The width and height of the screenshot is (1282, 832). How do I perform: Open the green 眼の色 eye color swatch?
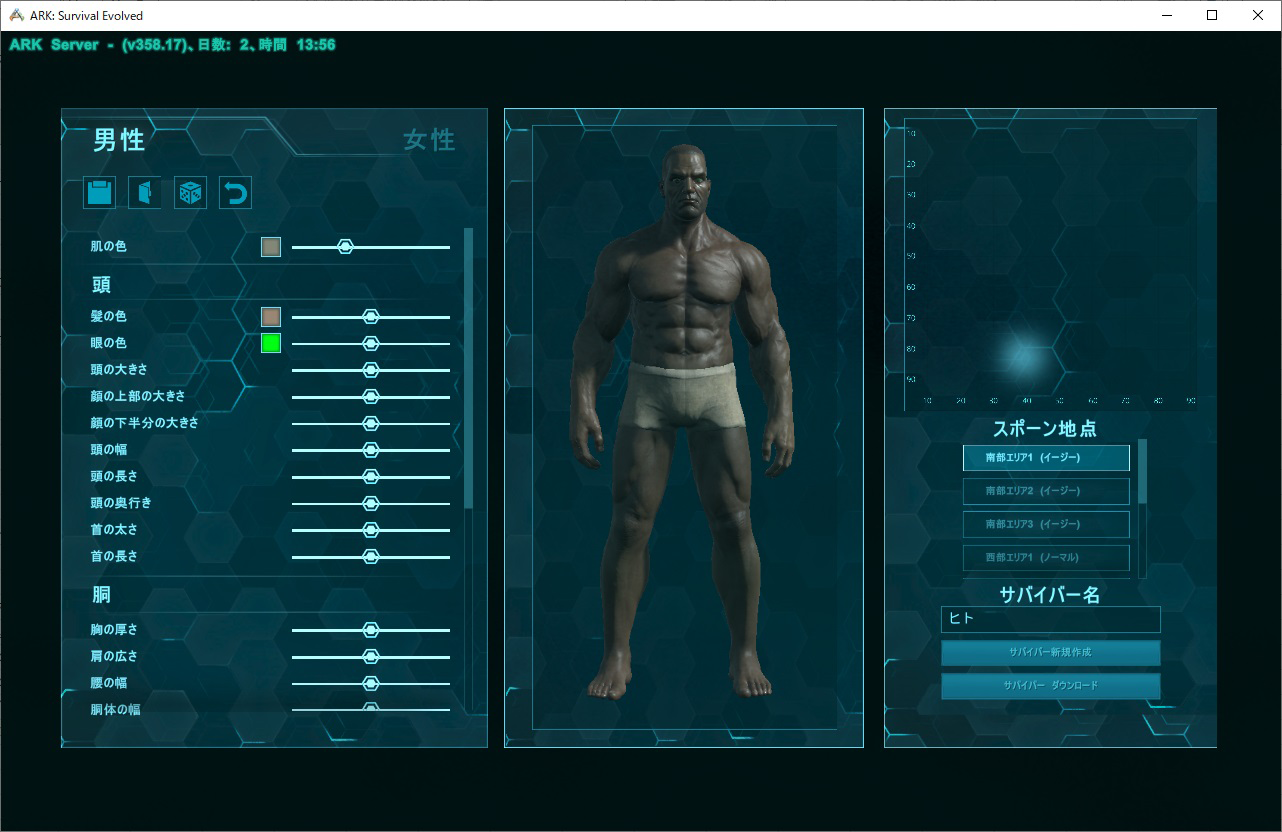pyautogui.click(x=270, y=343)
